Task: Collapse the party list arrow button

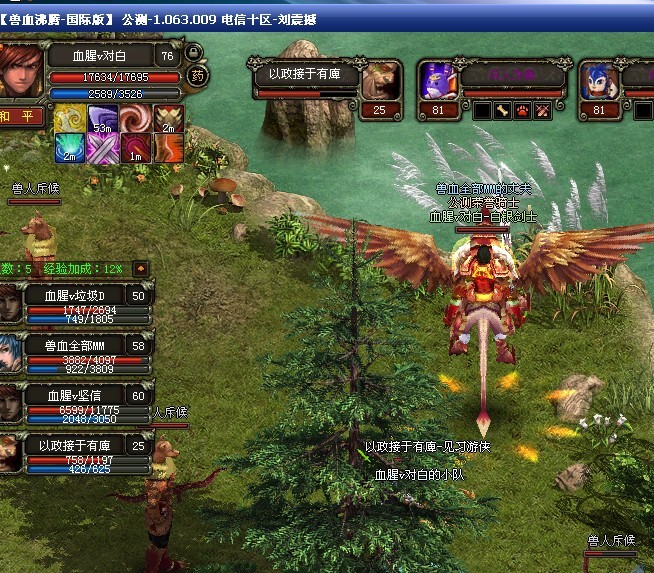Action: (x=141, y=268)
